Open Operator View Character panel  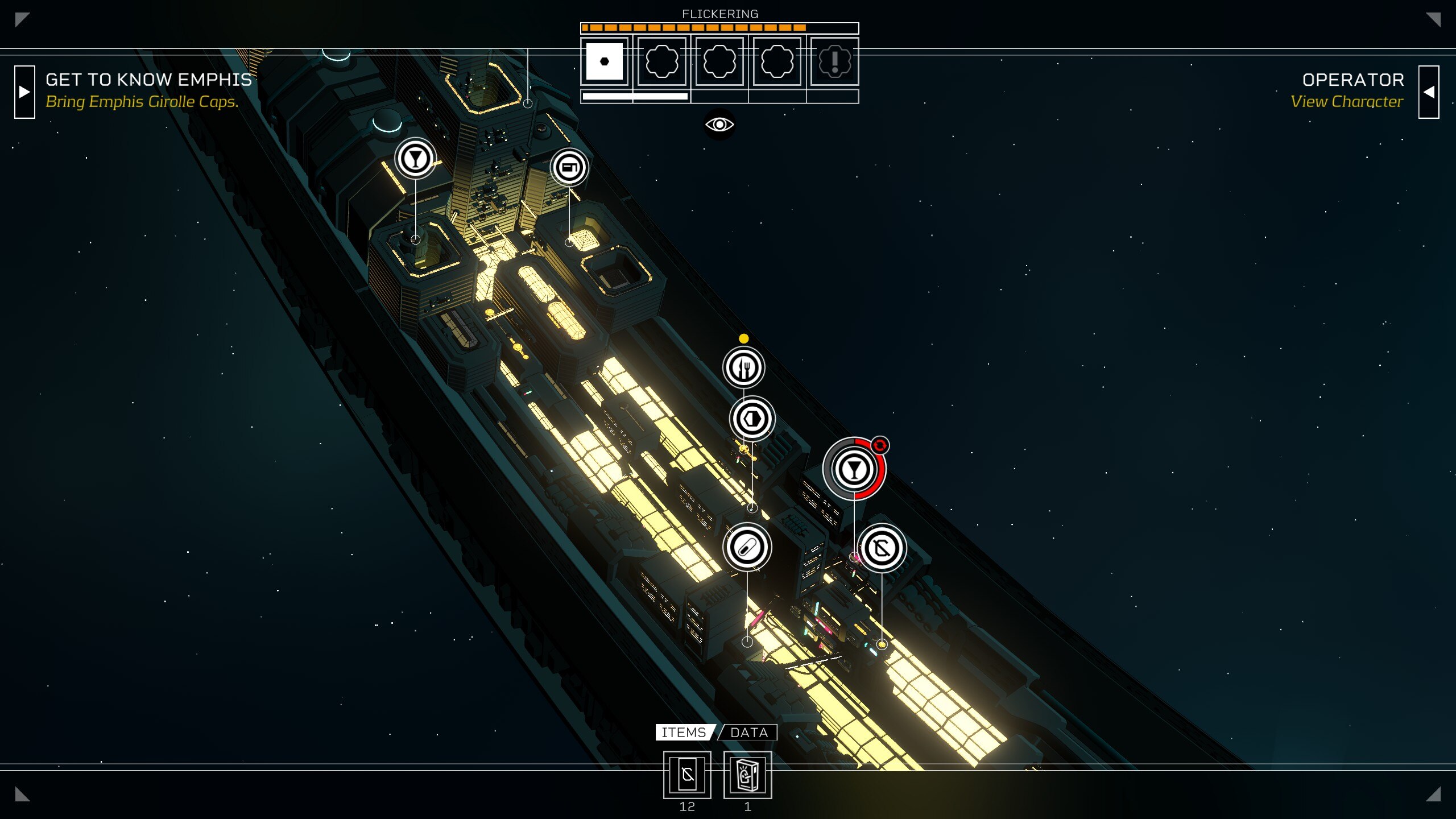(1428, 92)
